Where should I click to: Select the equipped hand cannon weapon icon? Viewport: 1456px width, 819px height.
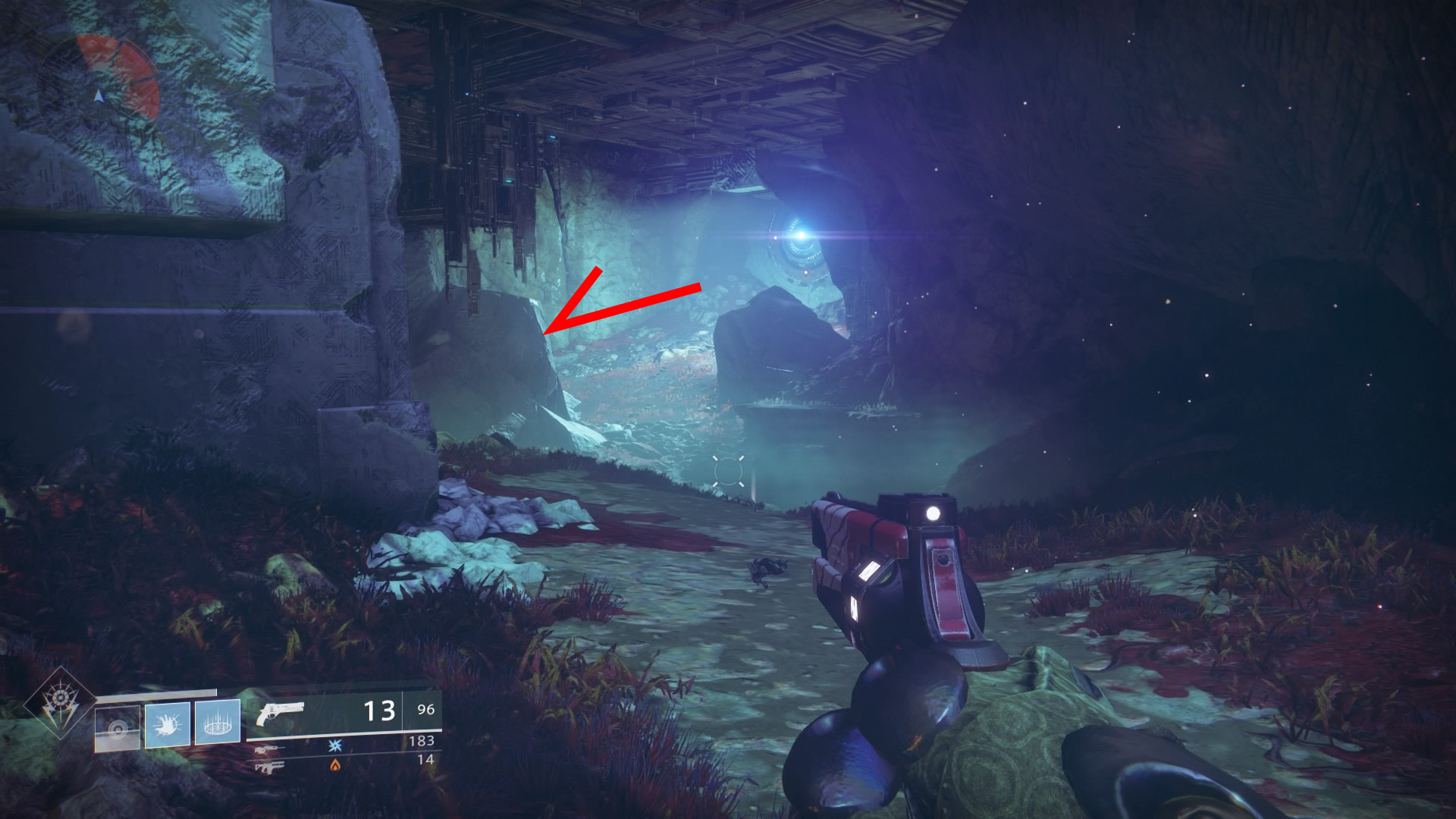[x=280, y=714]
